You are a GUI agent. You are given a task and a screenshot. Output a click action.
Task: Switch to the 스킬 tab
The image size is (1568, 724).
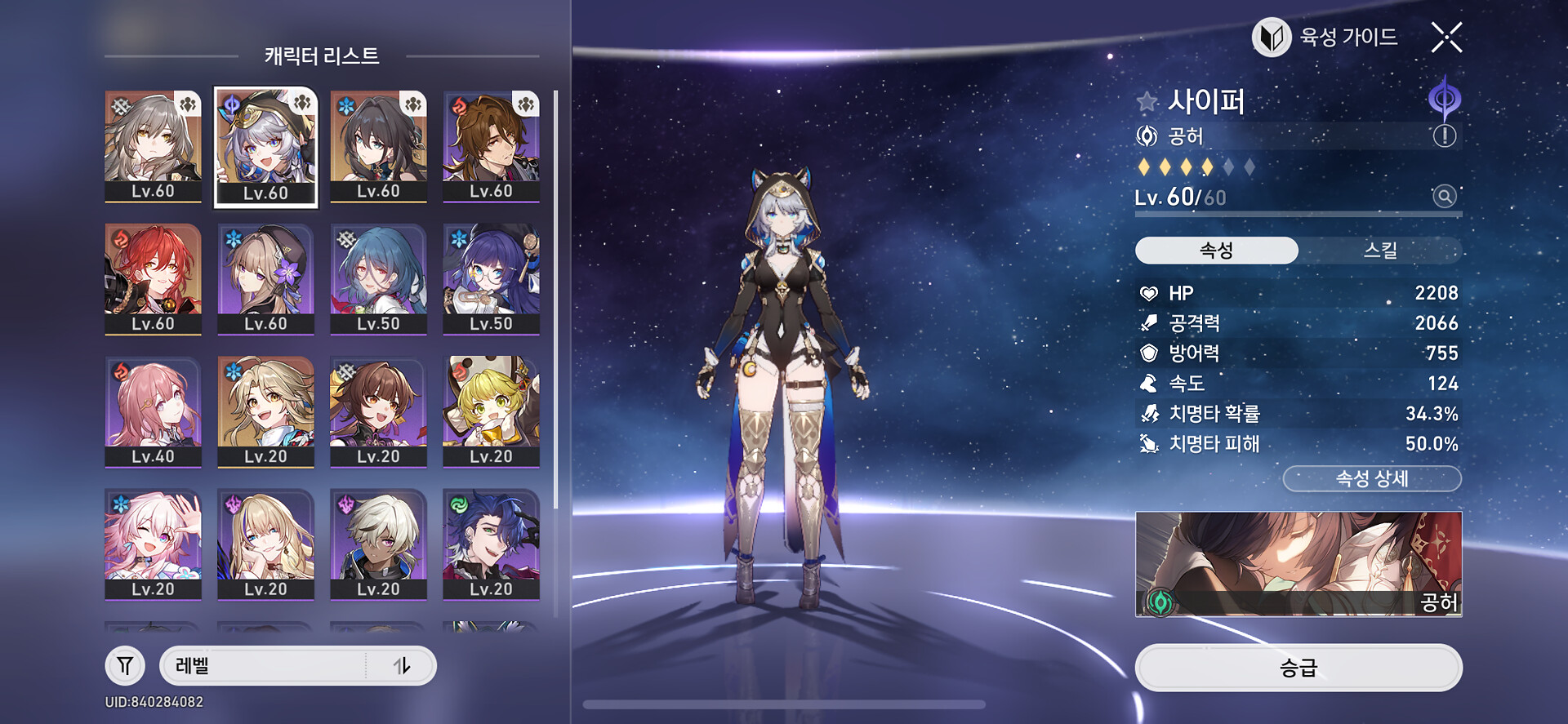(x=1379, y=251)
